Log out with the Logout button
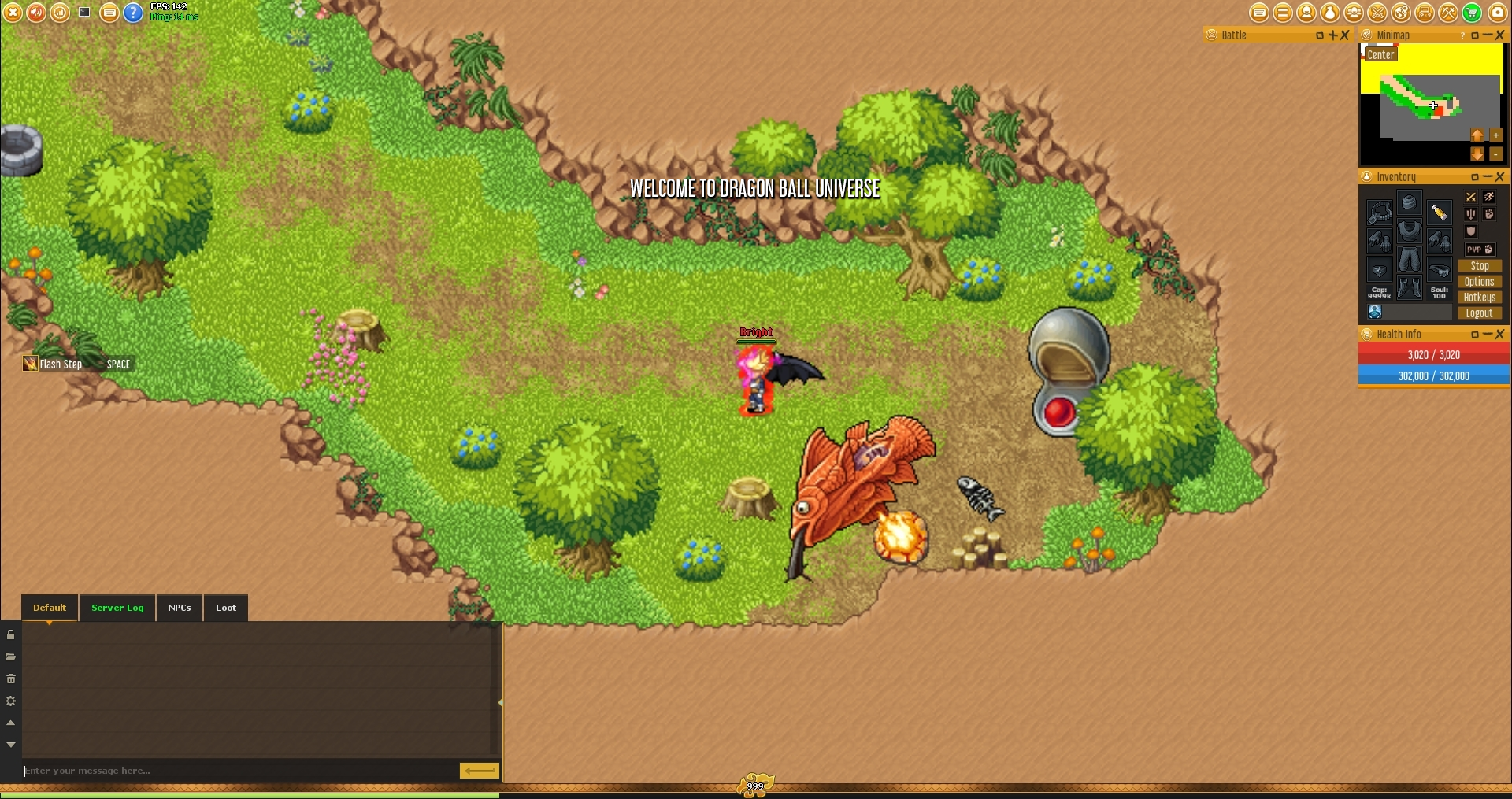 (x=1479, y=313)
